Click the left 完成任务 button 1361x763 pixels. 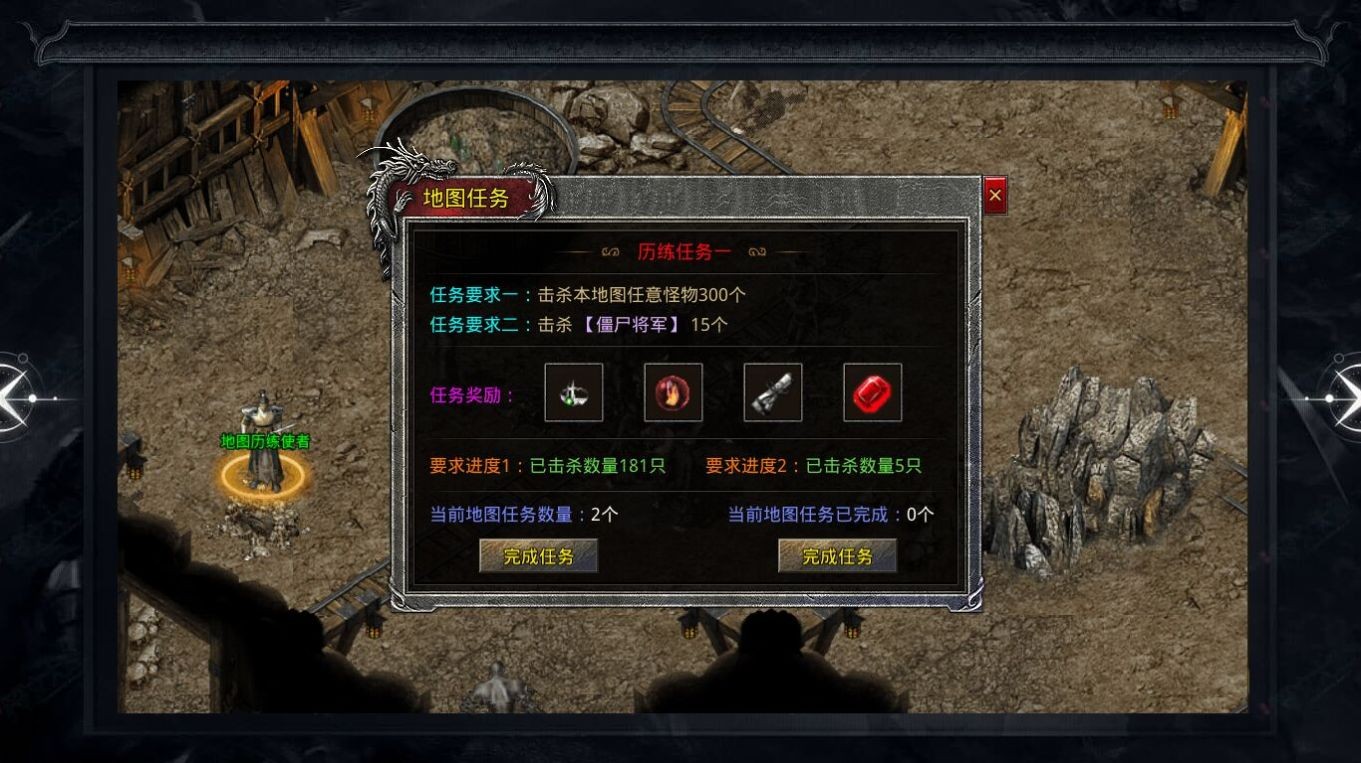(x=536, y=558)
